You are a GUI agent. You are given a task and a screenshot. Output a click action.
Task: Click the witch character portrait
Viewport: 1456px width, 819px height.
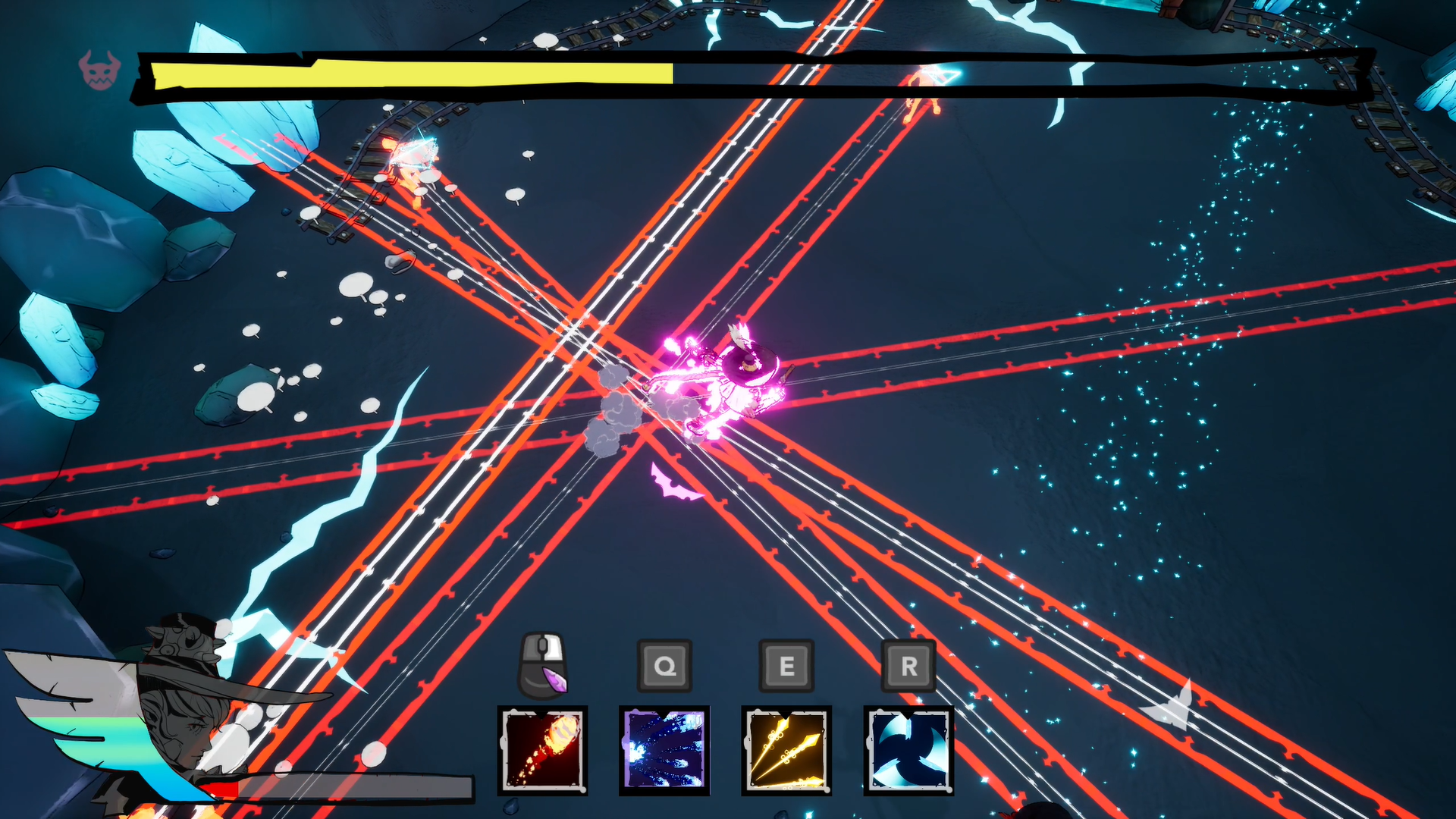[178, 713]
